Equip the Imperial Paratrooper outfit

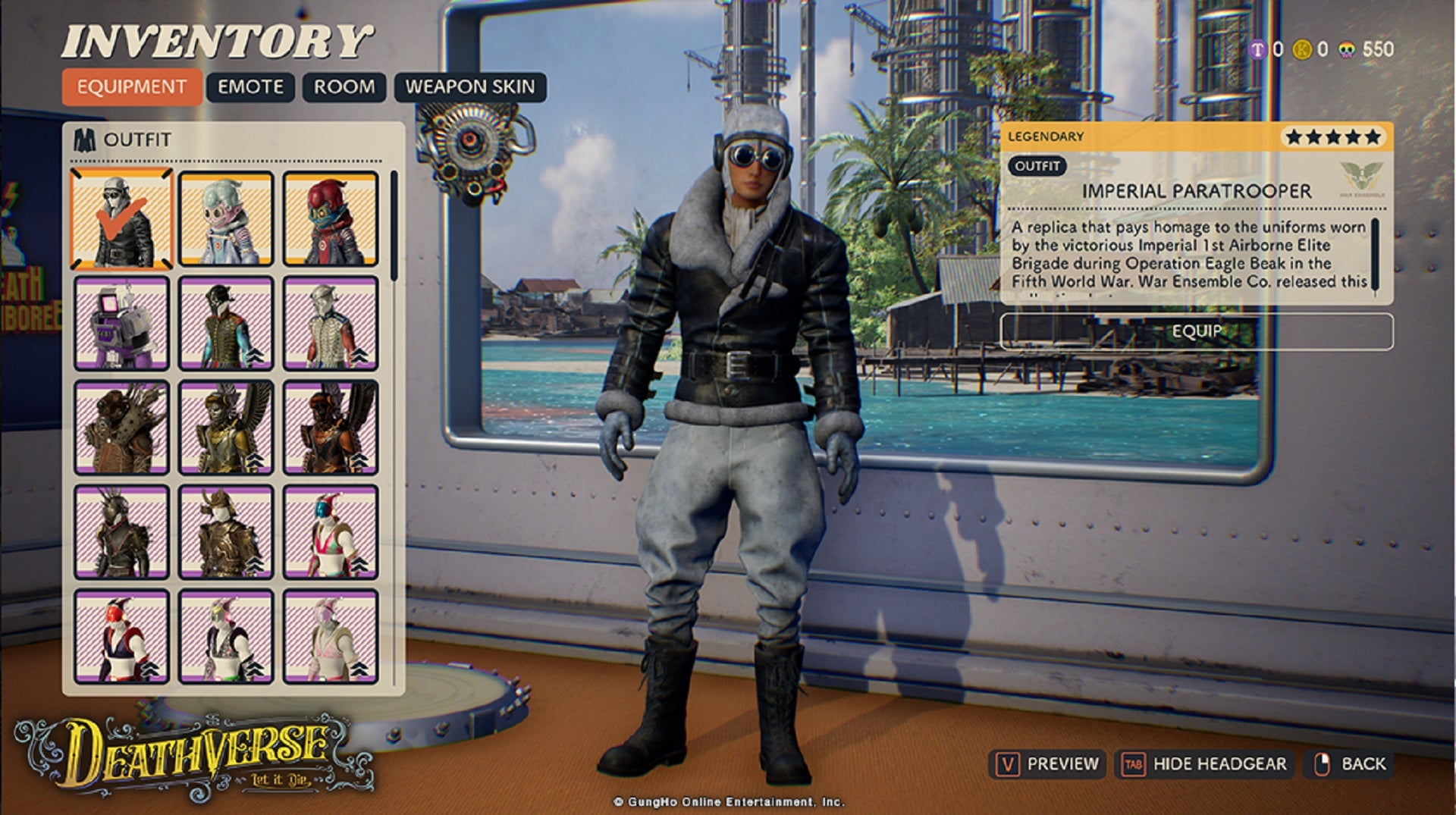click(1196, 331)
